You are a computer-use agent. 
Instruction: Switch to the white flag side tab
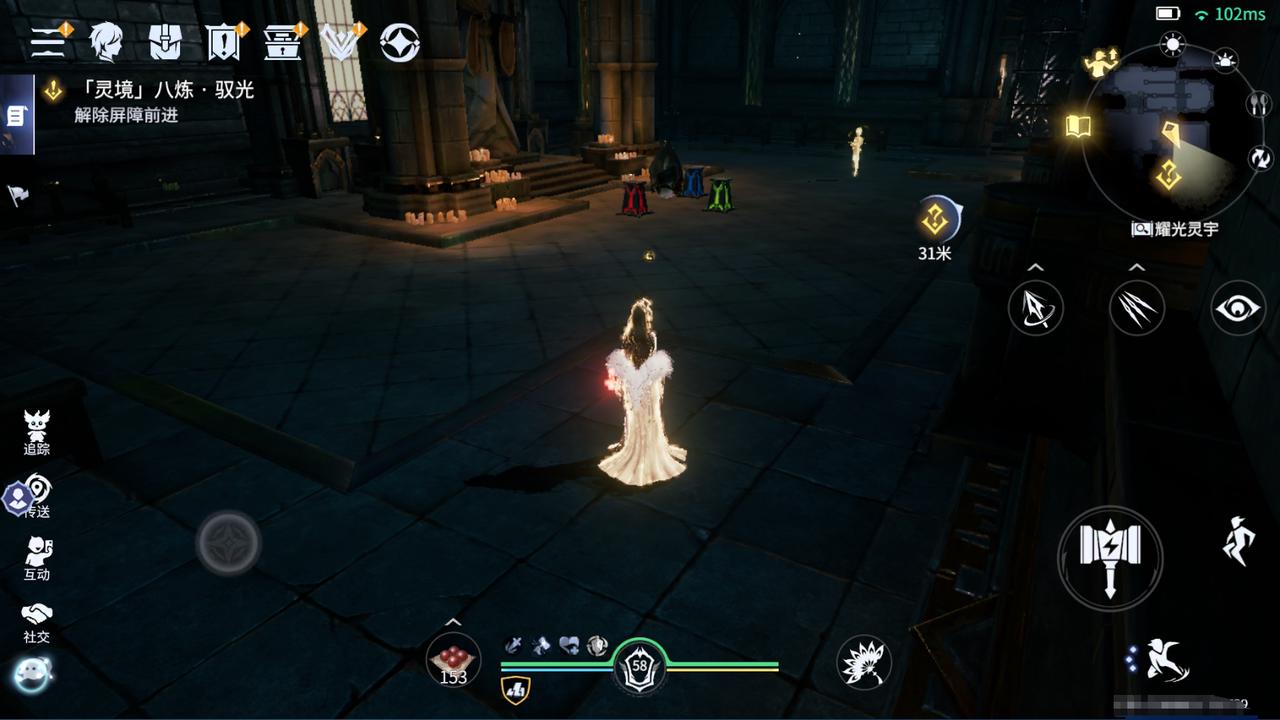tap(18, 195)
